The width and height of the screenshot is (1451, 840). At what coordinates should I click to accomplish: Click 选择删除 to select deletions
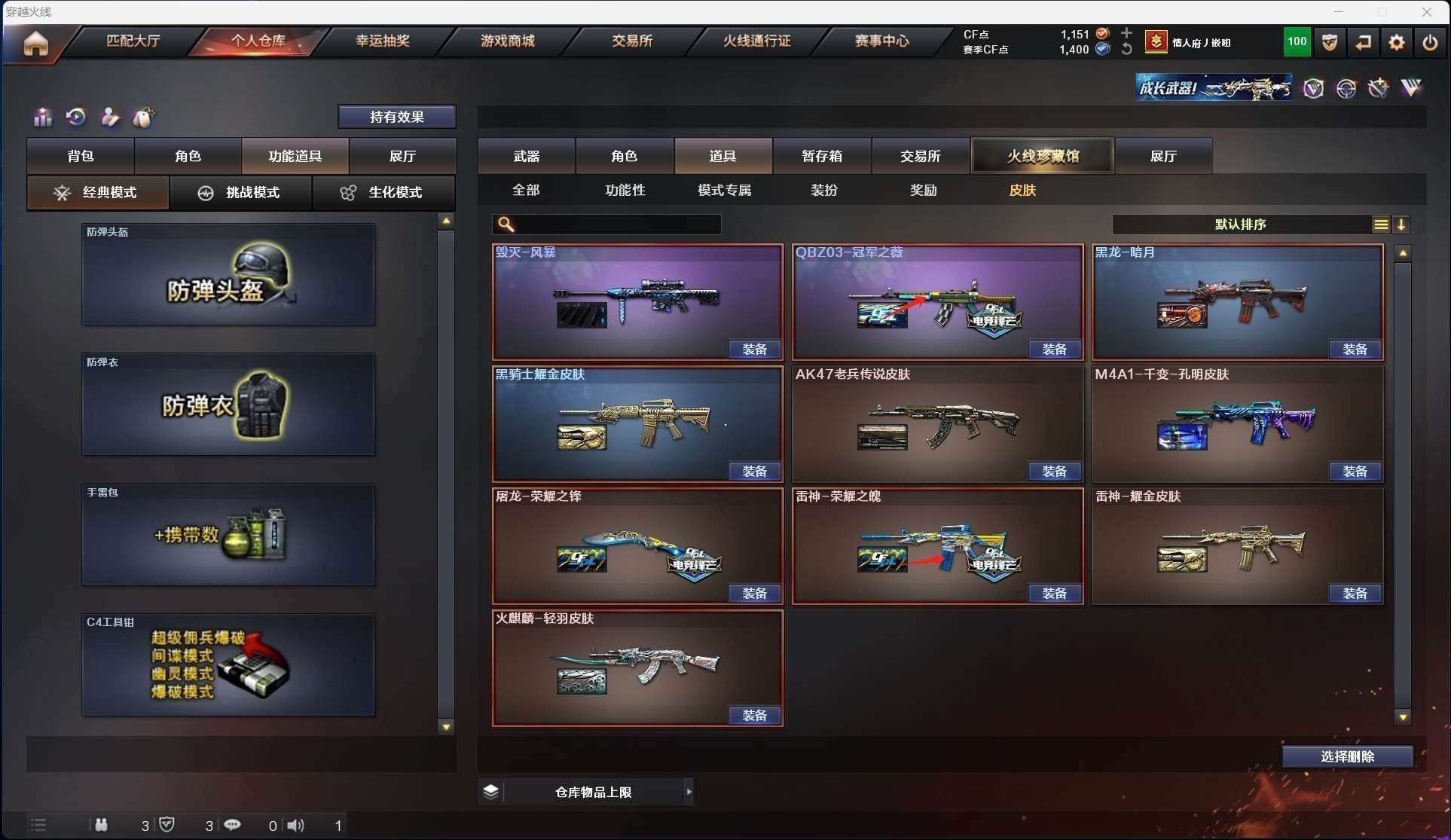tap(1347, 756)
